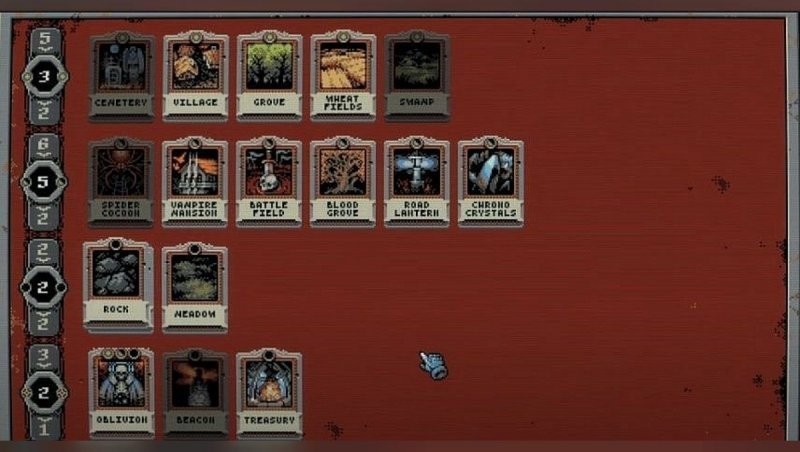Toggle the Beacon card
The height and width of the screenshot is (452, 800).
(x=196, y=392)
